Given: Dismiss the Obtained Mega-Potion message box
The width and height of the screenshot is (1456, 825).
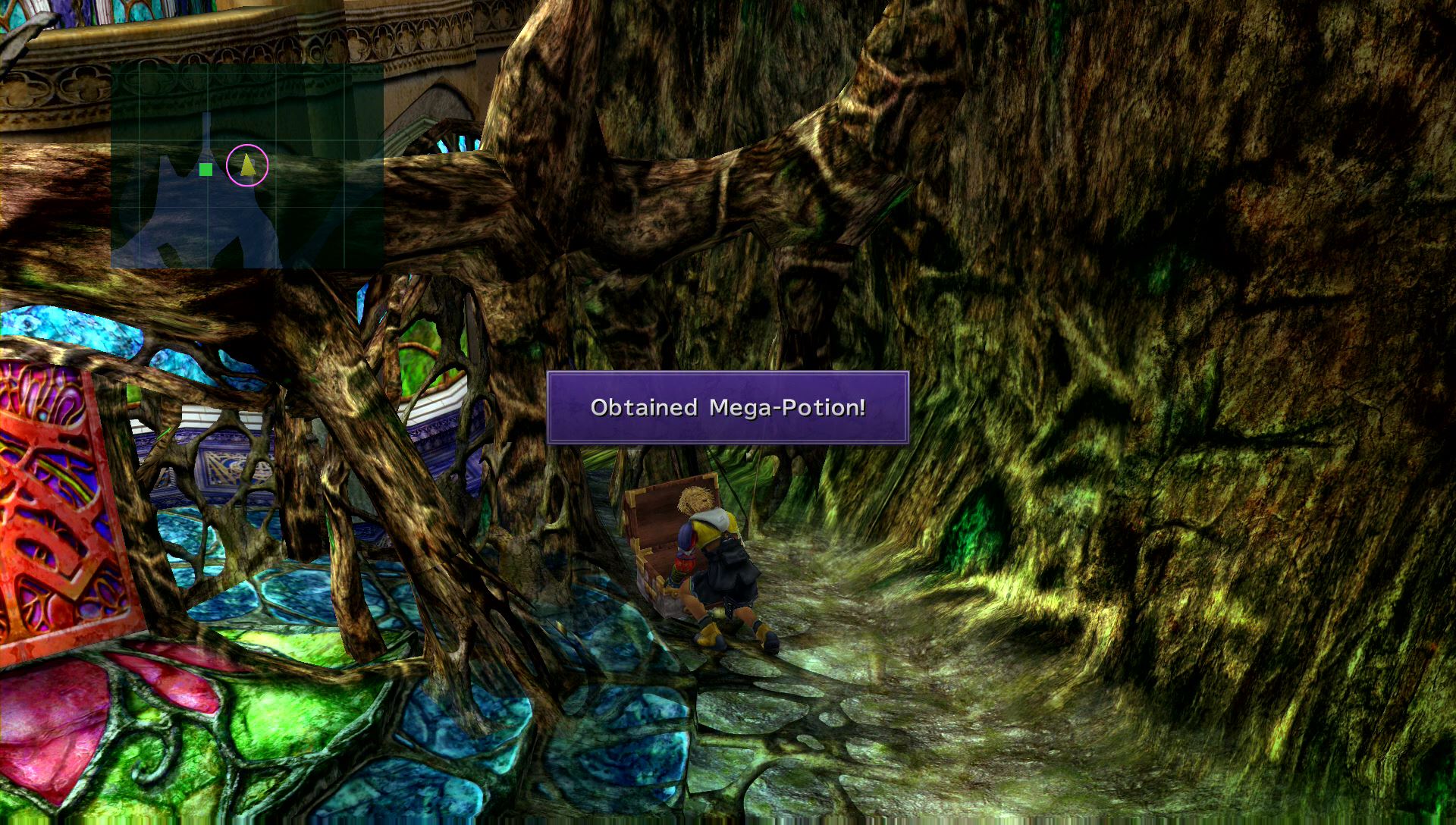Looking at the screenshot, I should point(727,408).
